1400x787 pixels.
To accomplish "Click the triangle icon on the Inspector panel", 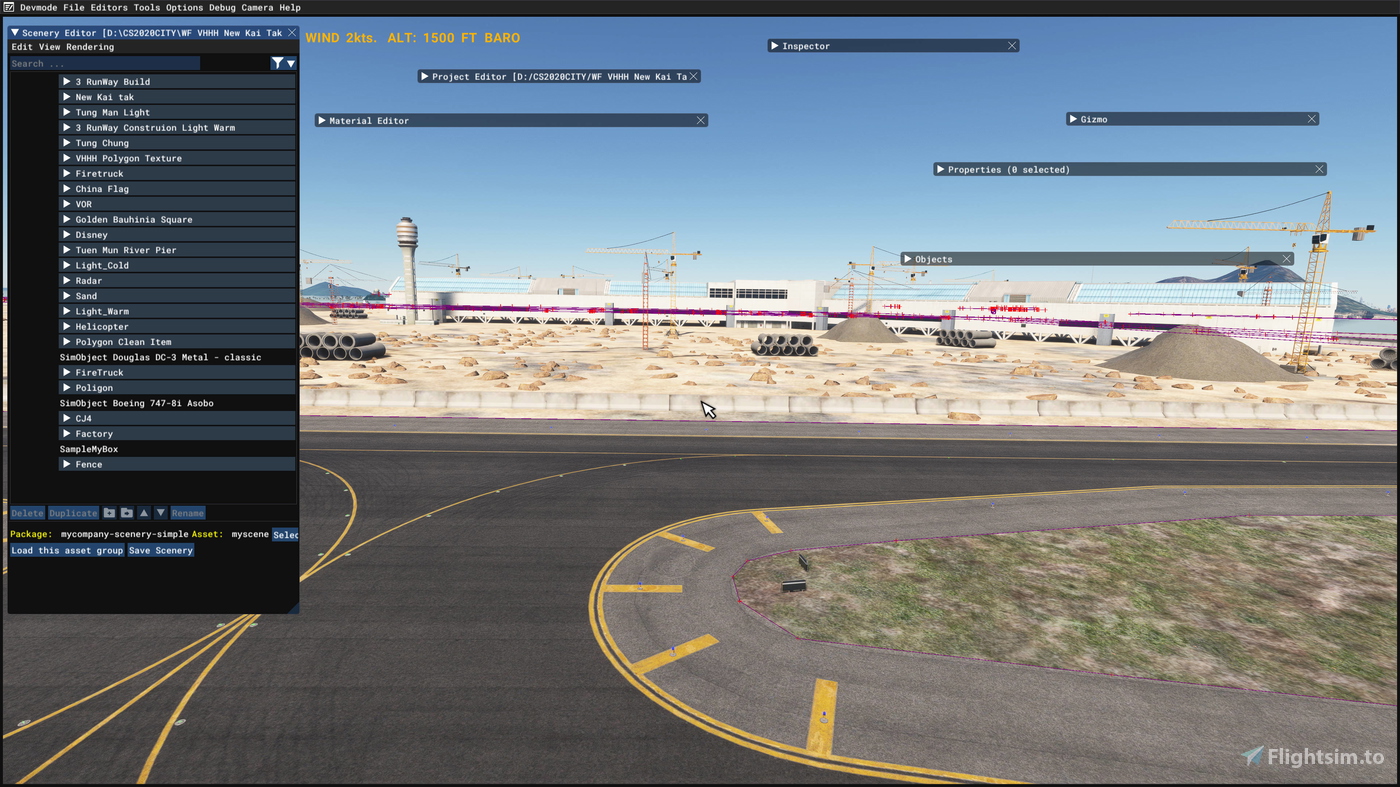I will click(x=774, y=45).
